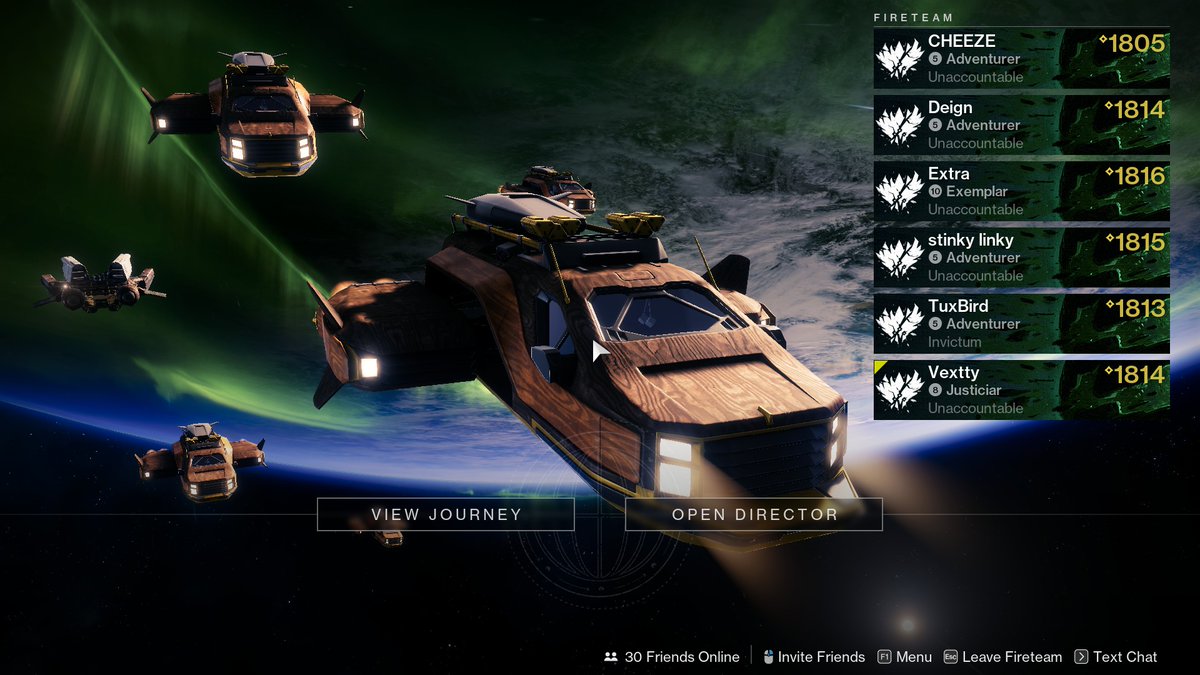The width and height of the screenshot is (1200, 675).
Task: Choose stinky linky from the fireteam roster
Action: 1021,258
